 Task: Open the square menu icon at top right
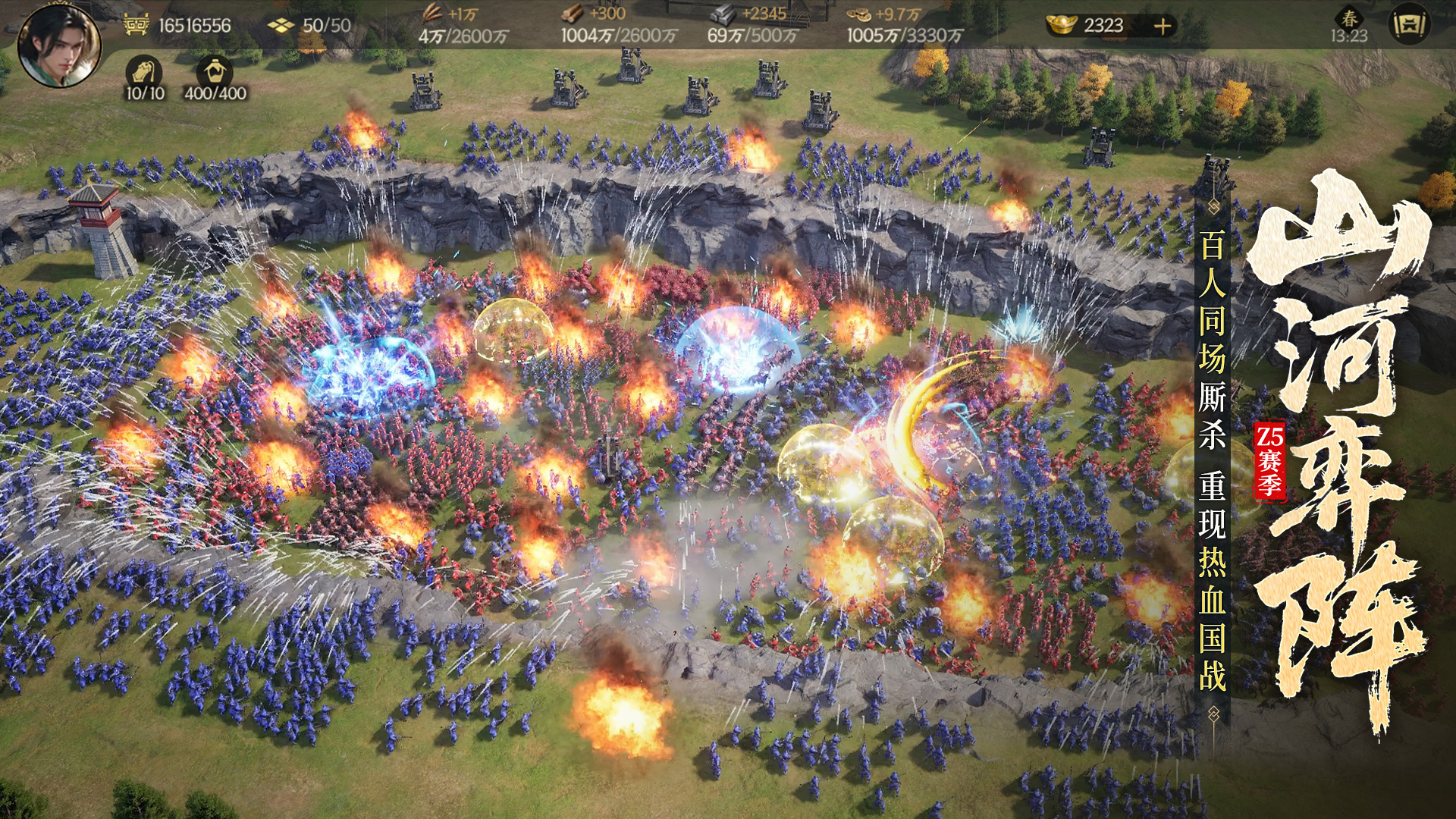point(1410,25)
